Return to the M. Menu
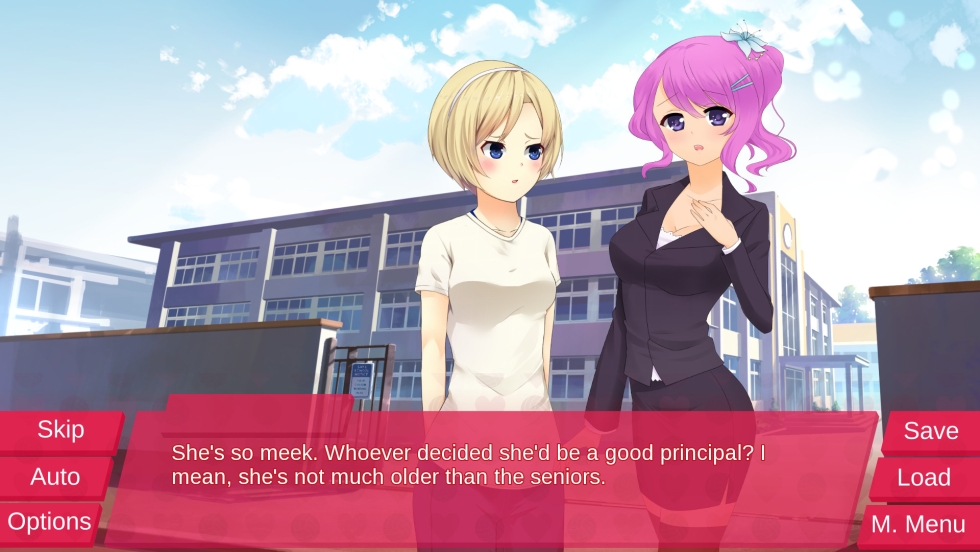 tap(917, 524)
